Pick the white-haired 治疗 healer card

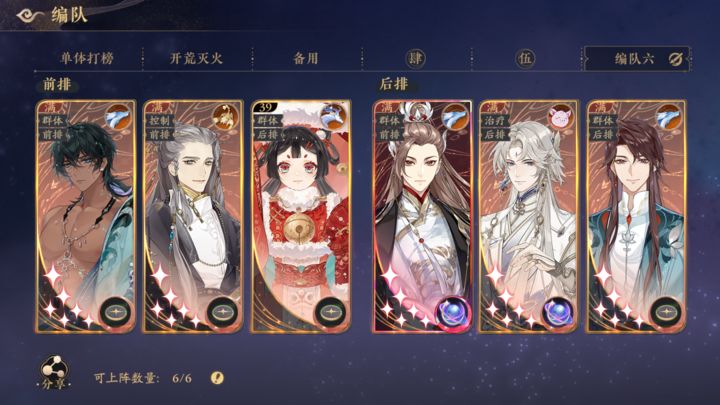tap(529, 215)
